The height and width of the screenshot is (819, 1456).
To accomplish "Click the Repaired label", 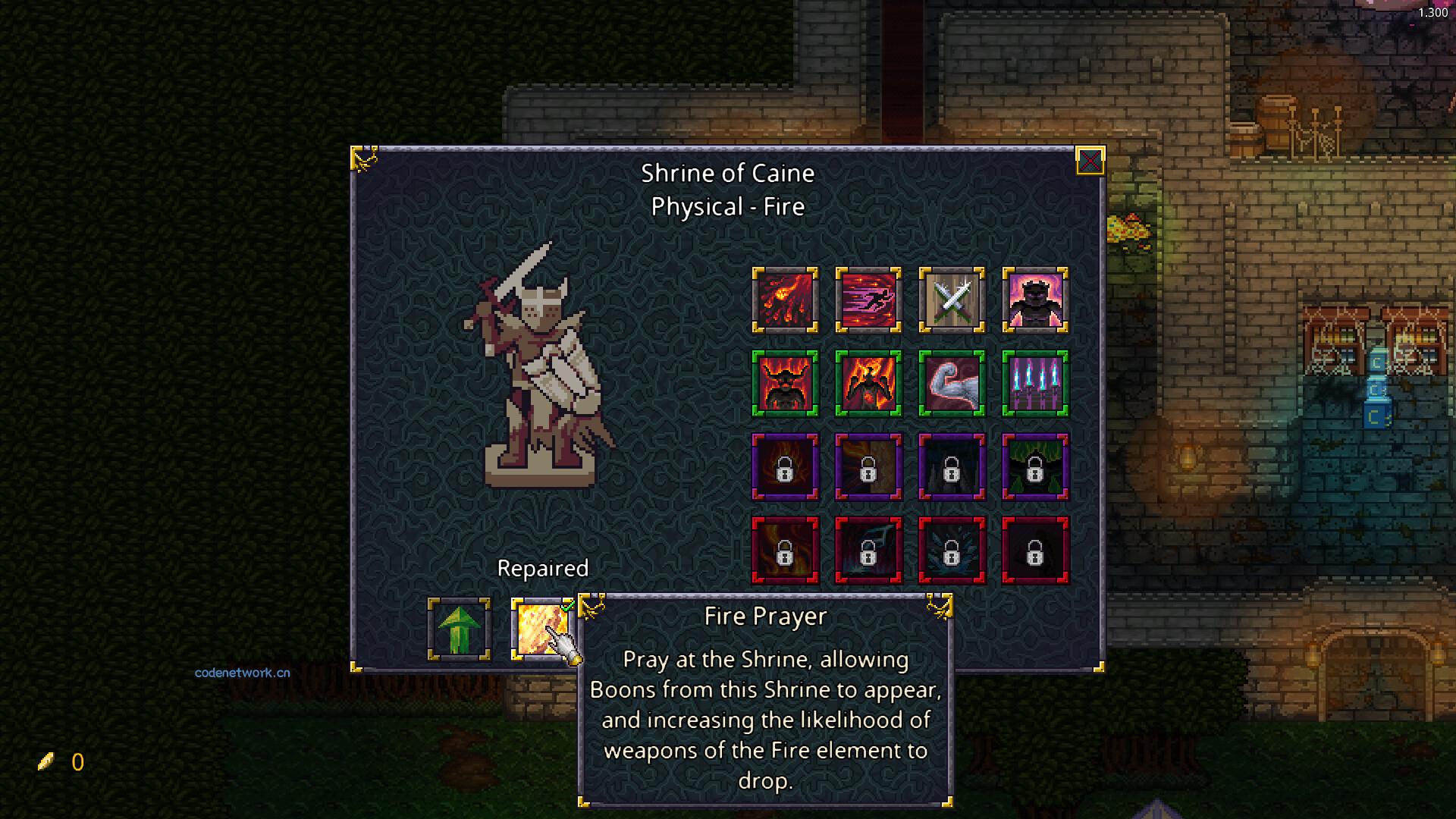I will 543,568.
